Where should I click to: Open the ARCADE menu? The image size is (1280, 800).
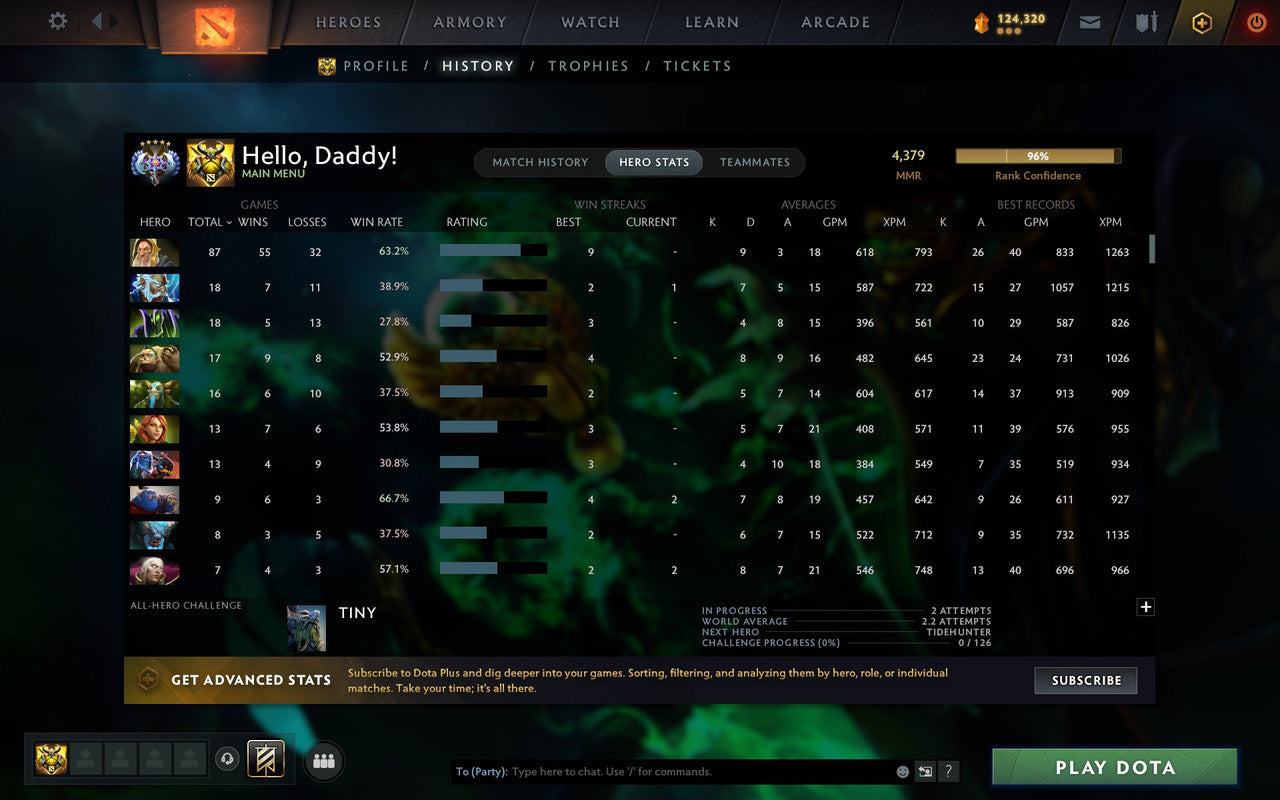point(835,22)
